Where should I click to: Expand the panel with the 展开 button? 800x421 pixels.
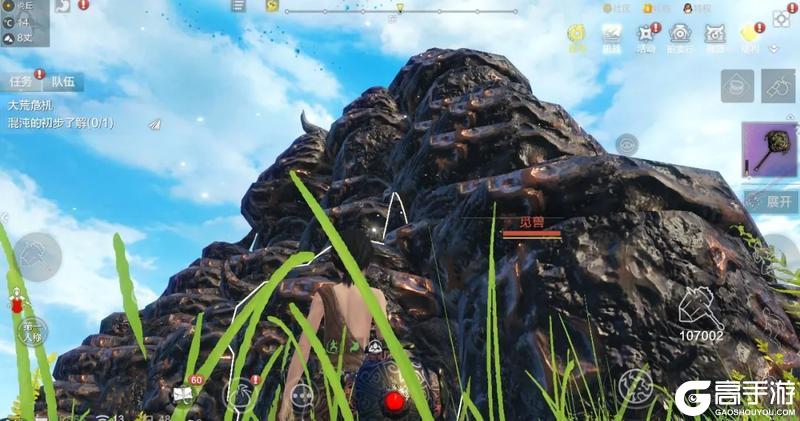tap(774, 201)
